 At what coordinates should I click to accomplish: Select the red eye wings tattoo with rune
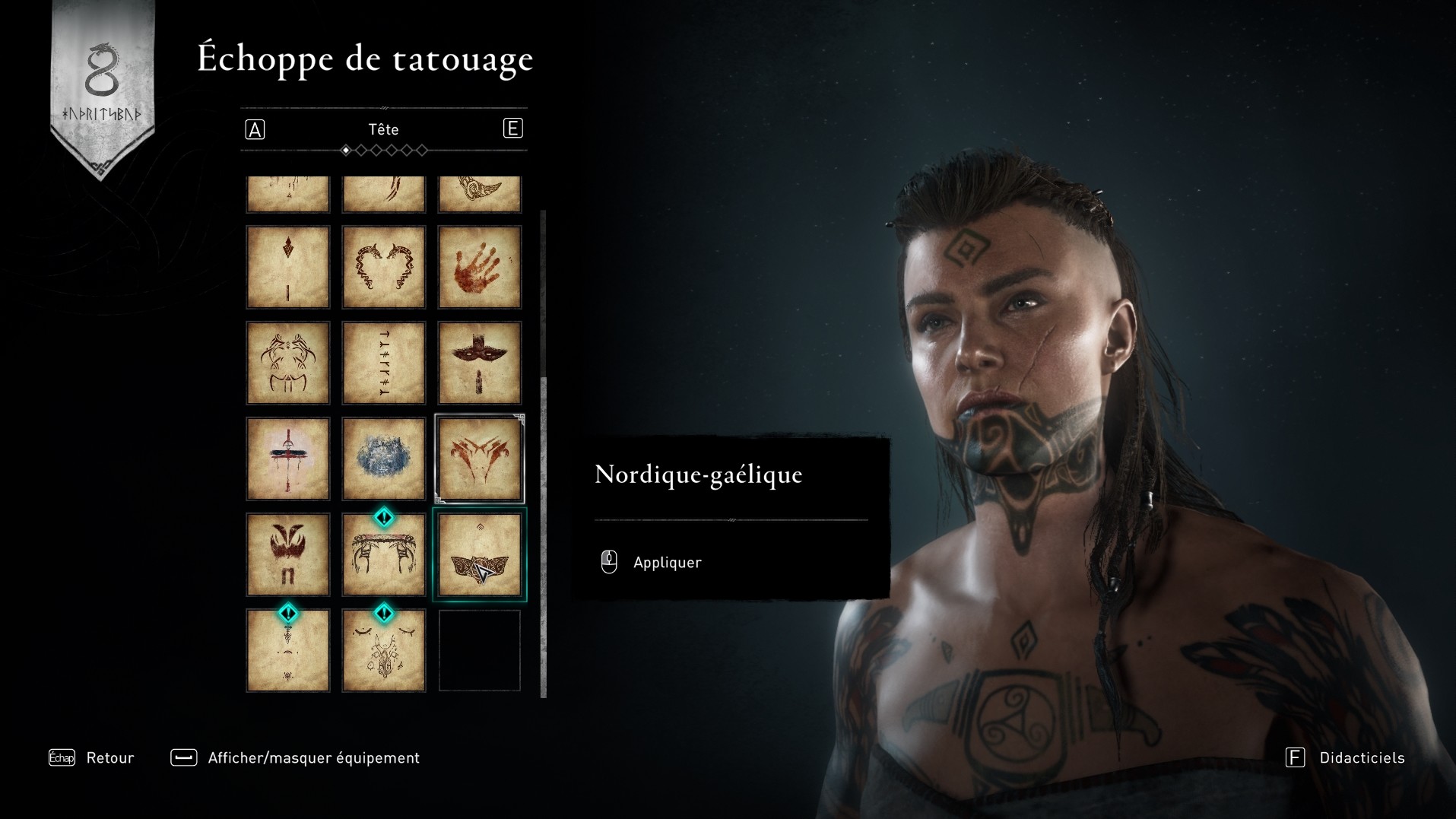287,554
